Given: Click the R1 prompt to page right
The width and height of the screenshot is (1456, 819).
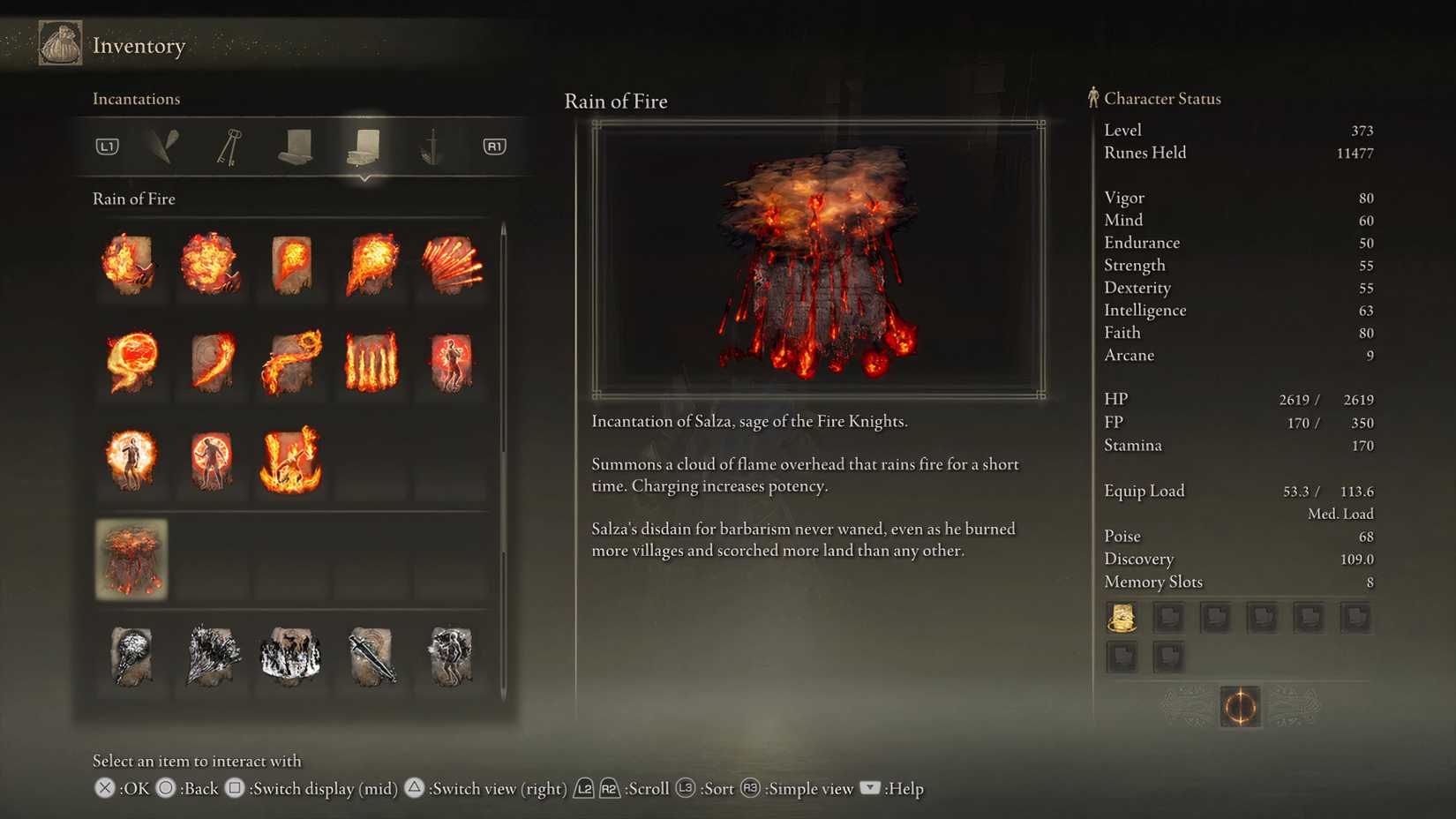Looking at the screenshot, I should click(x=493, y=147).
